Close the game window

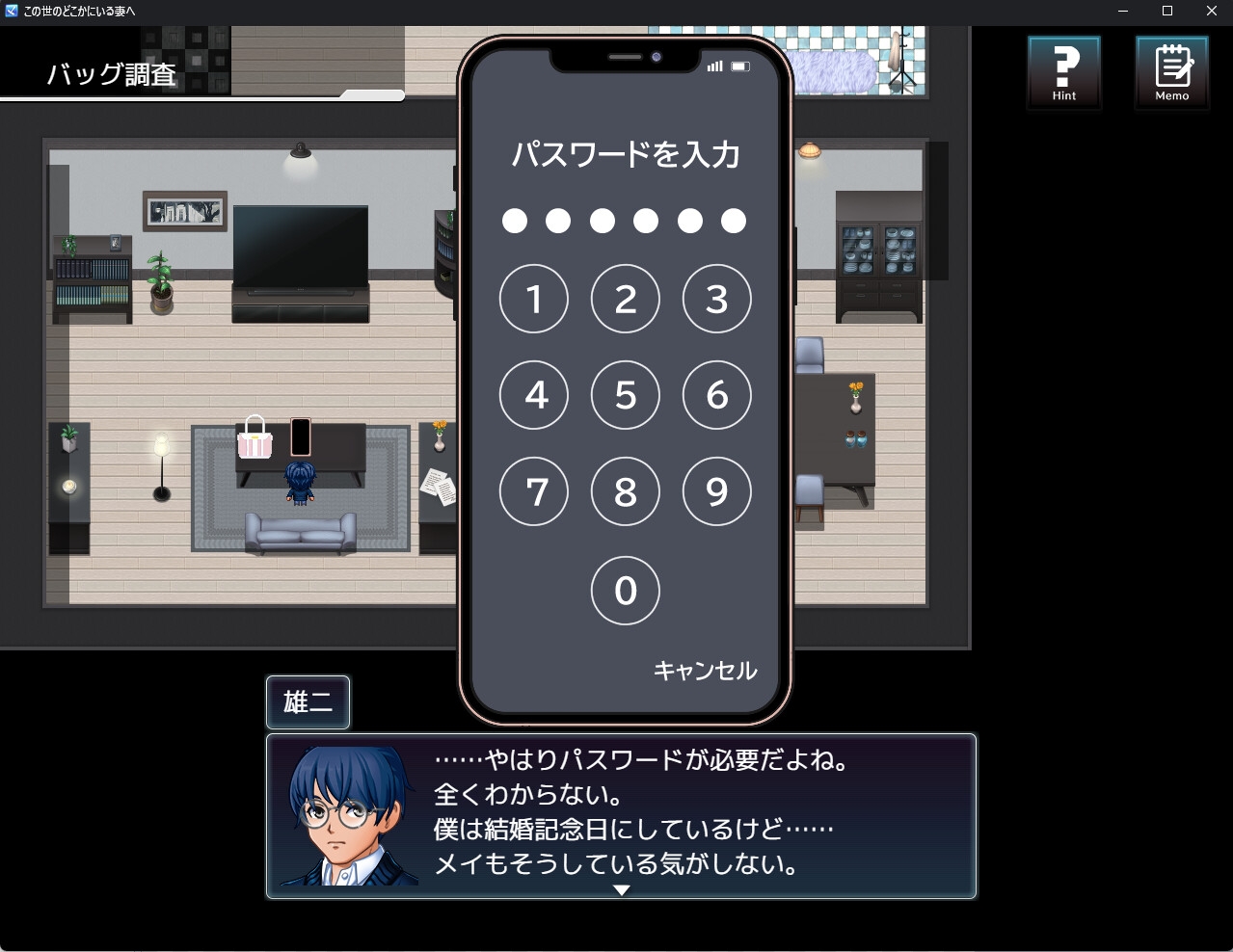[1212, 12]
